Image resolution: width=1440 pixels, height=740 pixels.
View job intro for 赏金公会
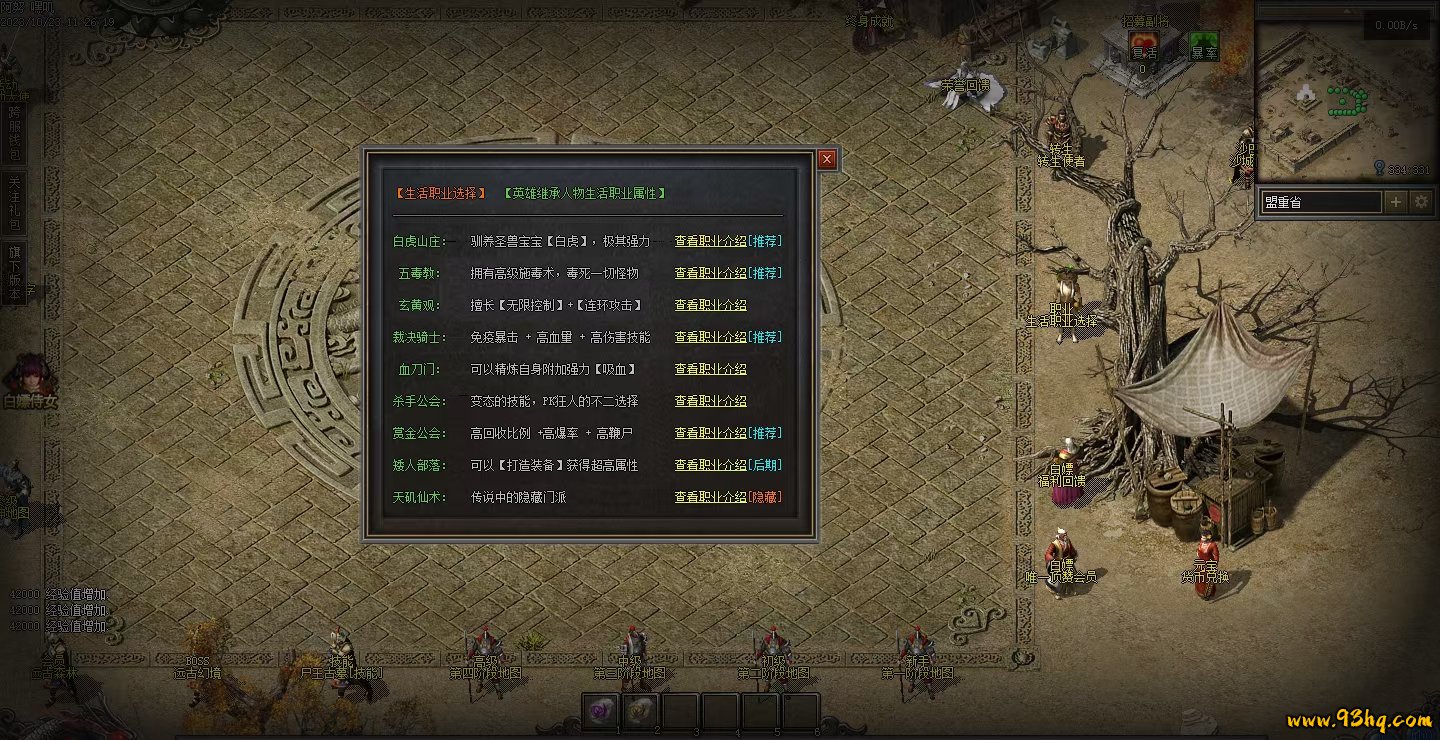click(710, 433)
